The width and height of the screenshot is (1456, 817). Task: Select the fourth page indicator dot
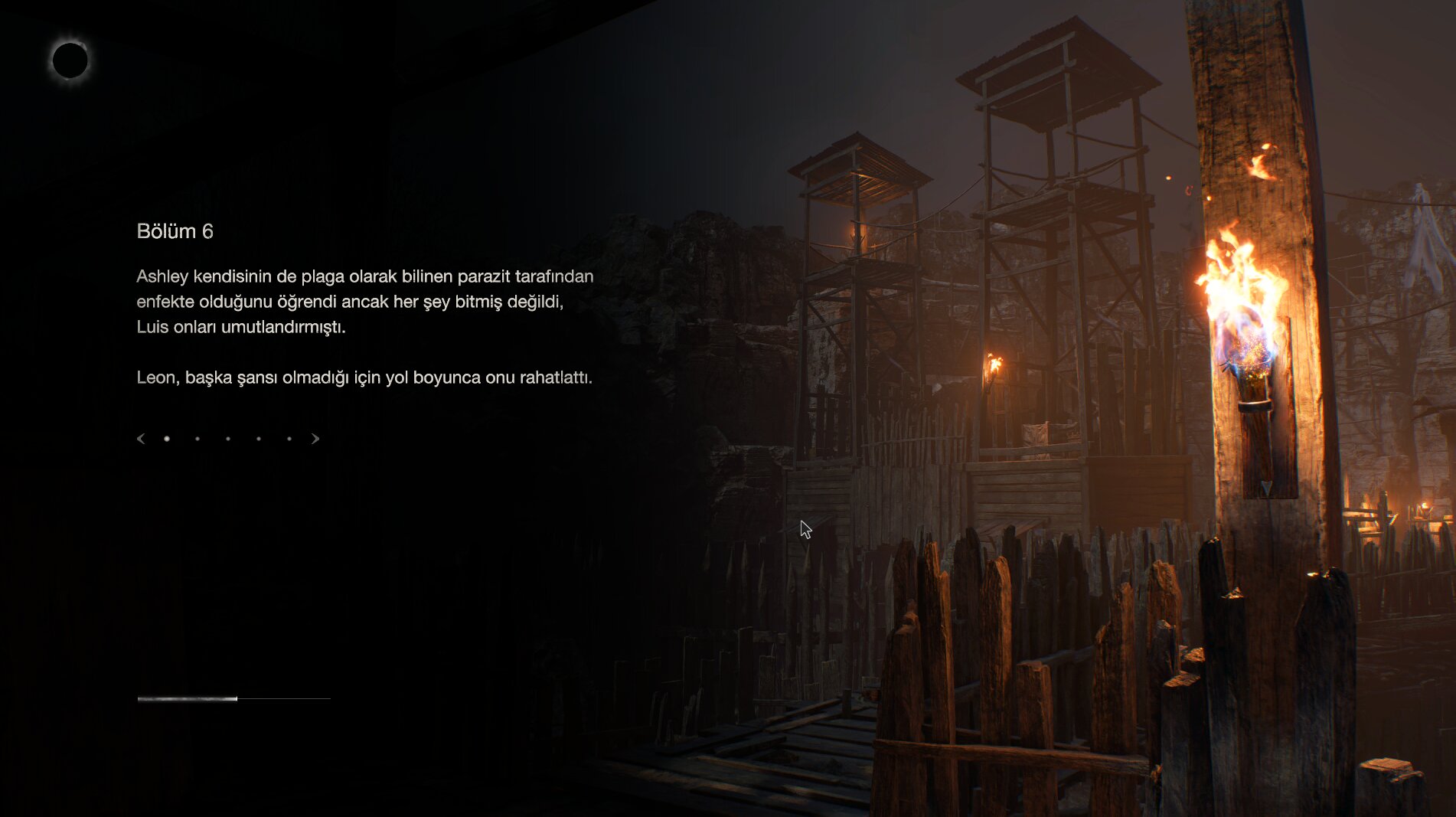point(259,438)
